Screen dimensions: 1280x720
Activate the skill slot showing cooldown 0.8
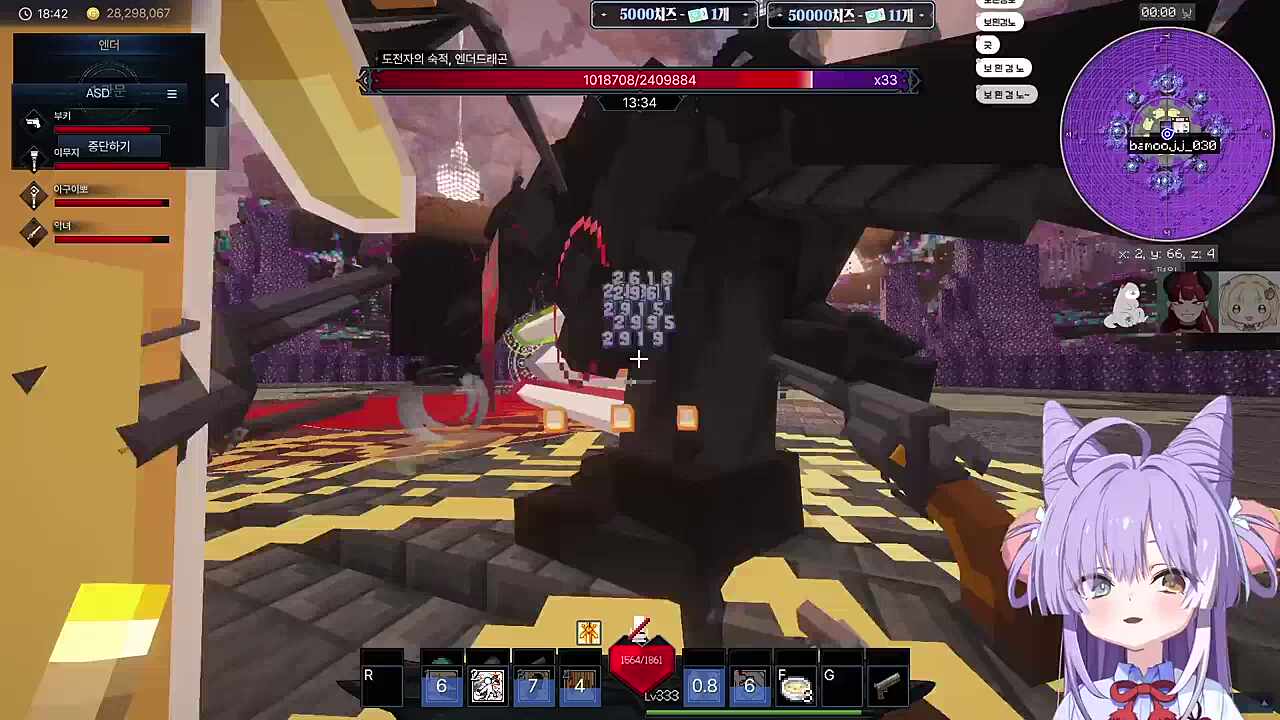(704, 685)
